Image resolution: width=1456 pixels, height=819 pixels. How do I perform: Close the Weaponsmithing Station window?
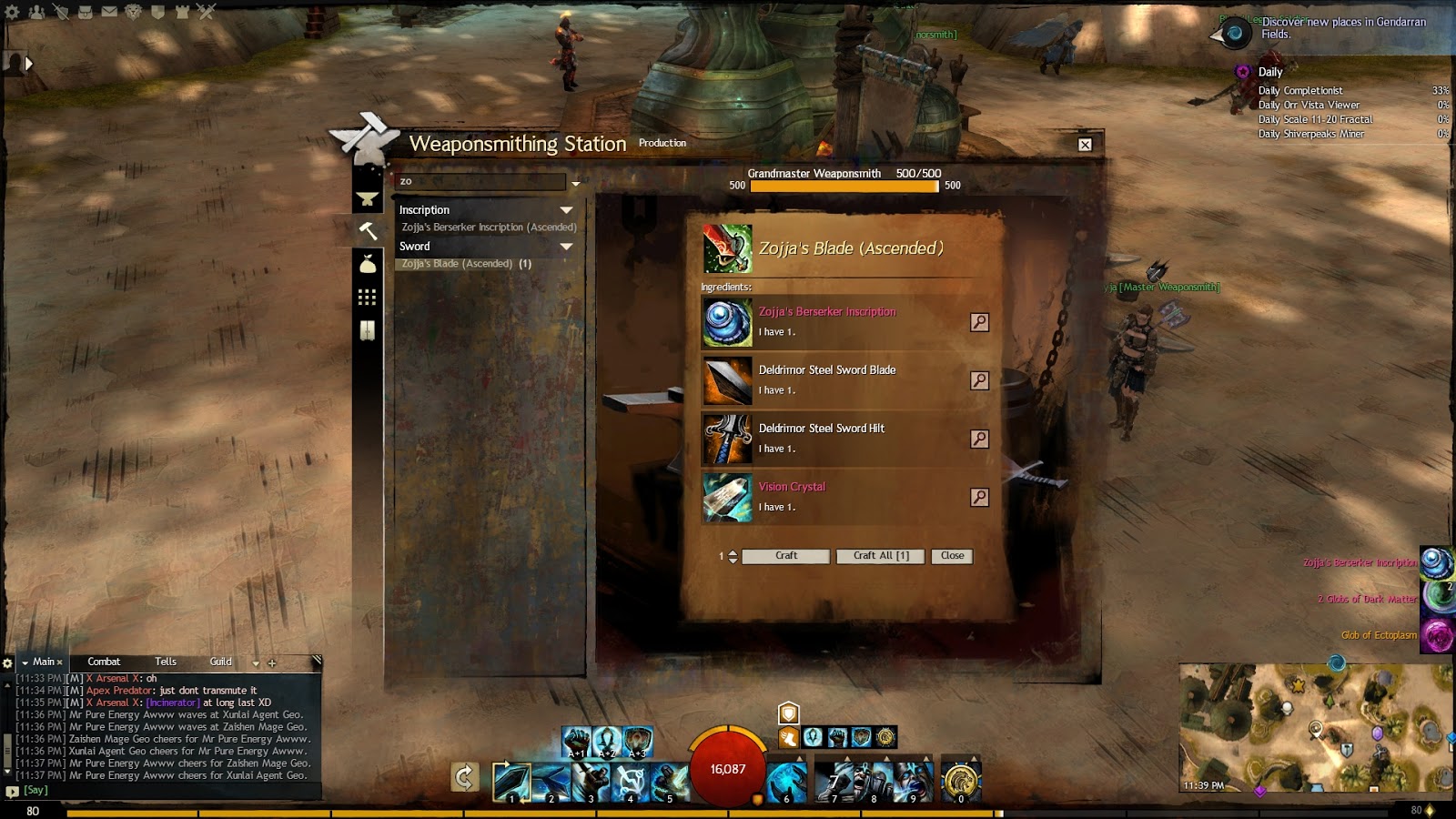[x=1085, y=145]
